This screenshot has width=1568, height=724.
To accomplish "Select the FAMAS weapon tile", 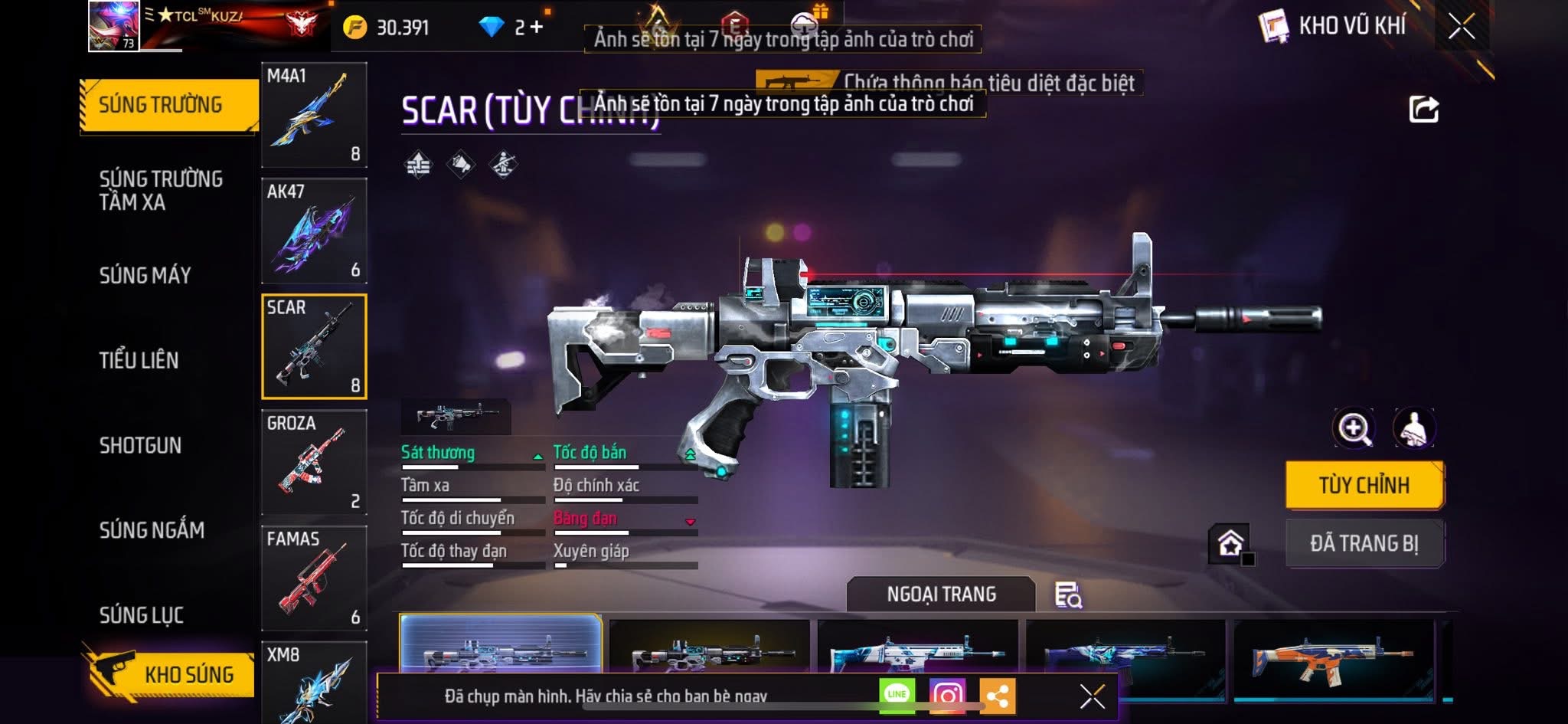I will tap(314, 578).
